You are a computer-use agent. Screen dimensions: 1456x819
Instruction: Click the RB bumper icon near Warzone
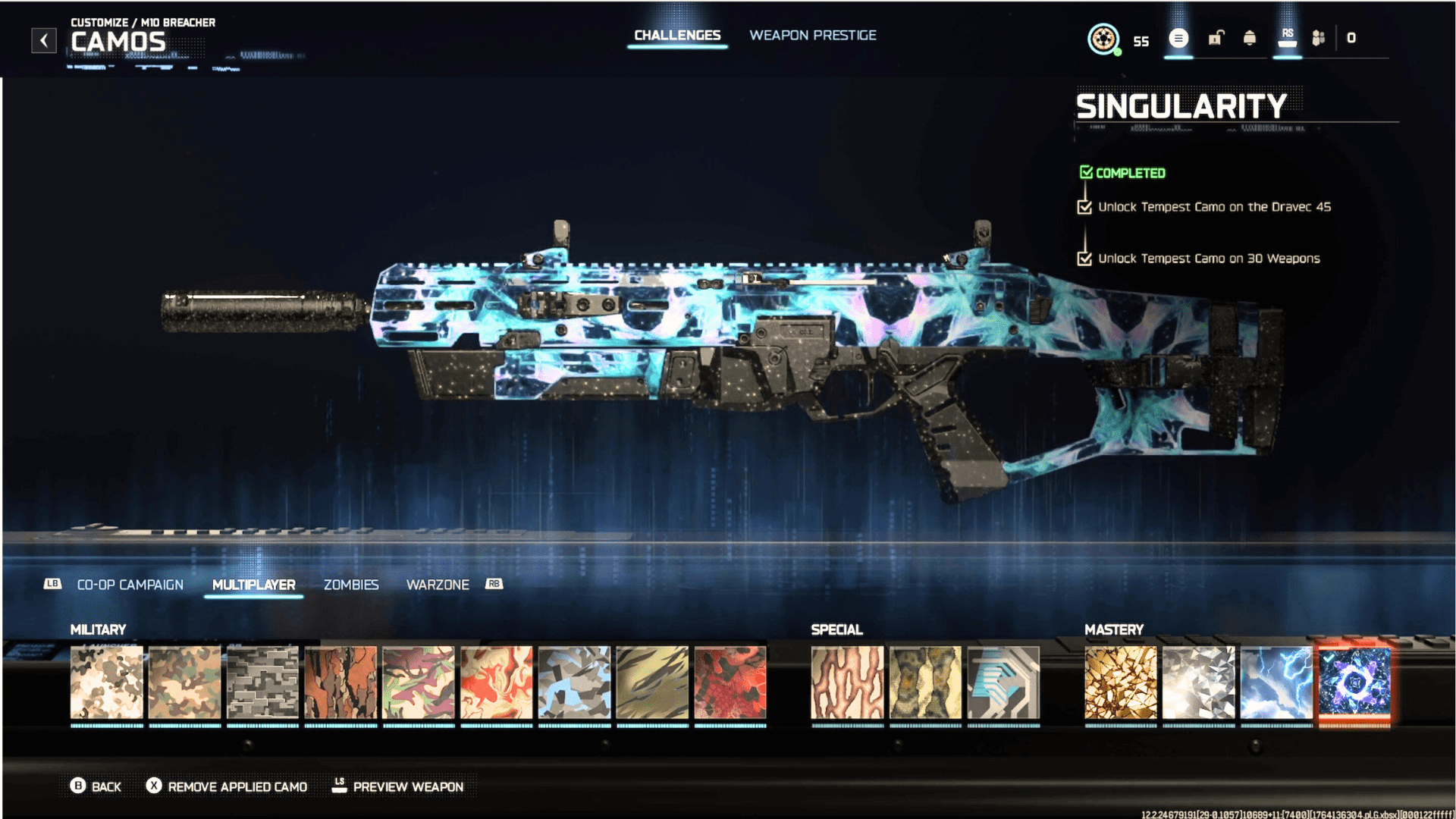[494, 584]
